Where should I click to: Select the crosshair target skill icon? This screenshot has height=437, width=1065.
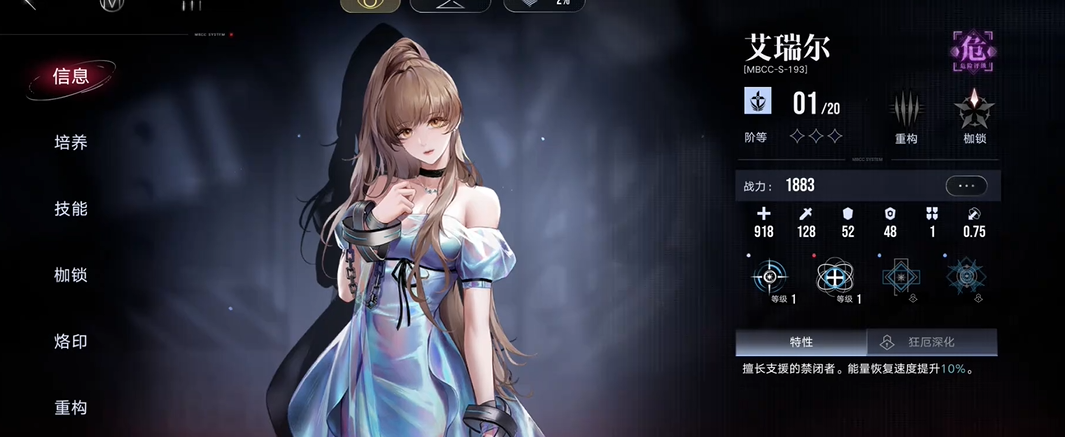click(770, 276)
